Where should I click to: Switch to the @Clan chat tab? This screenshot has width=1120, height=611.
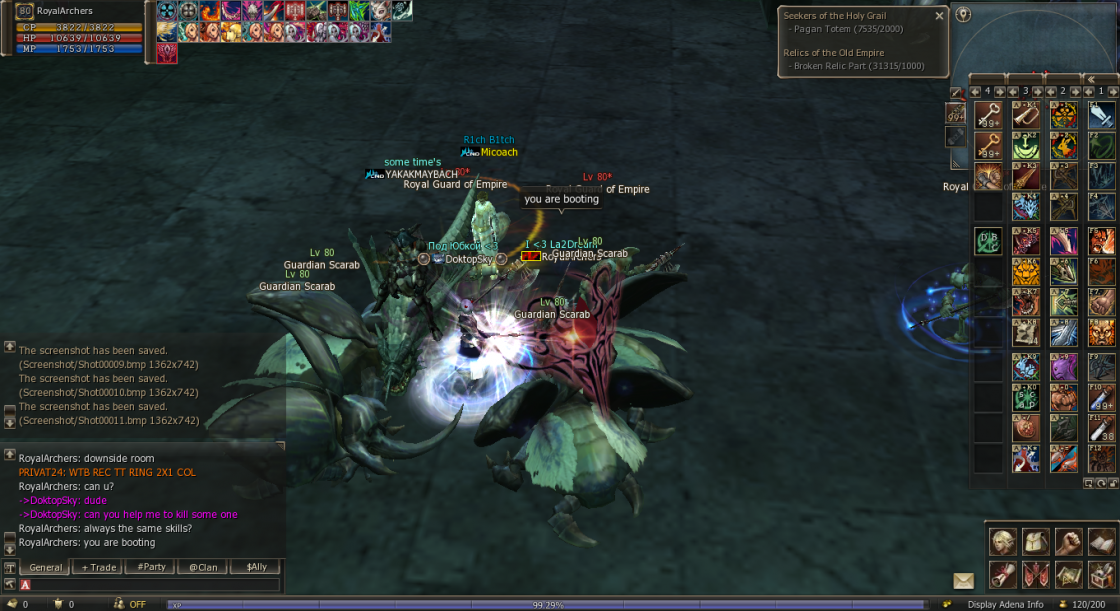pos(203,567)
